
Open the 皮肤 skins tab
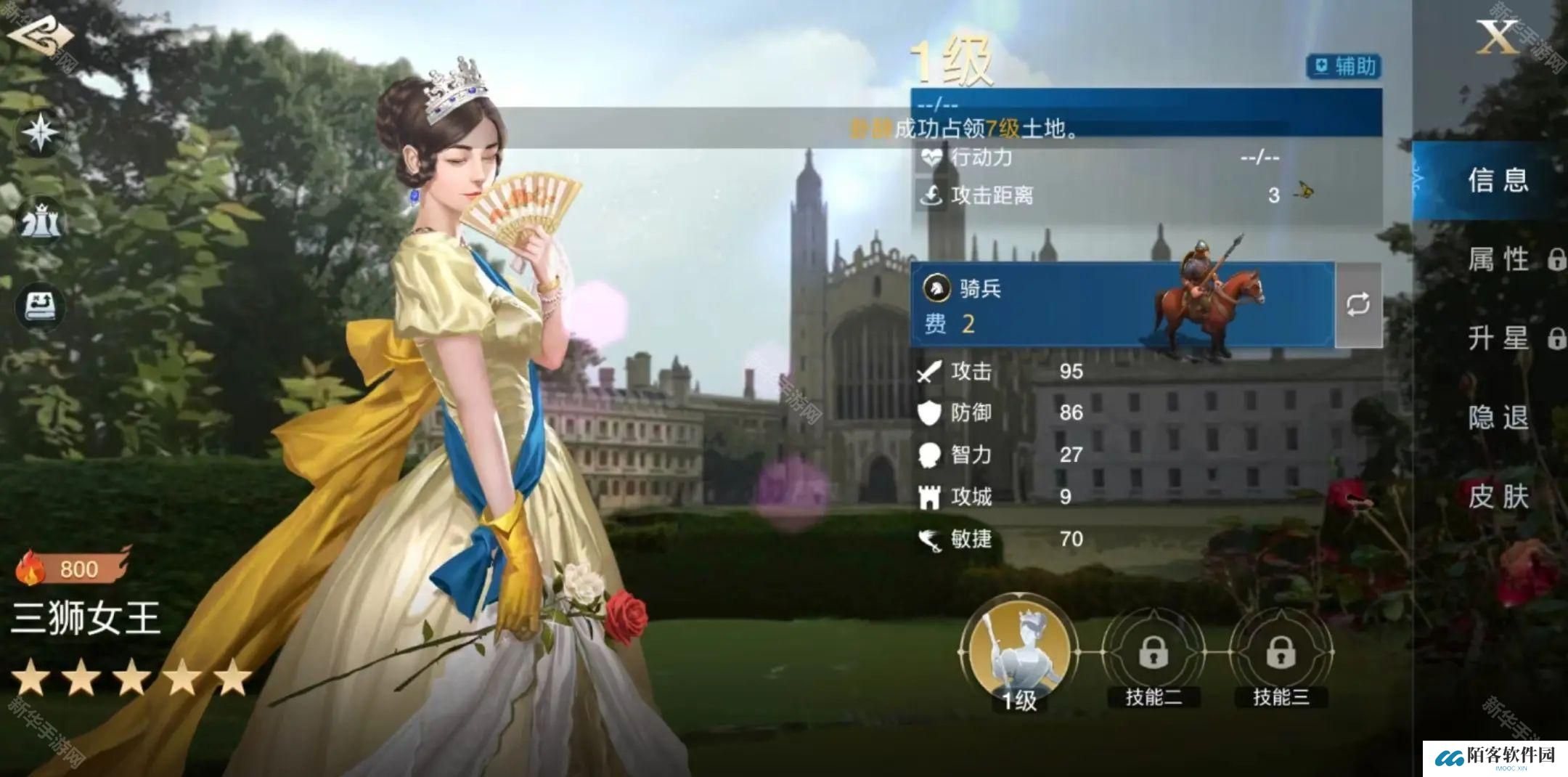1498,497
